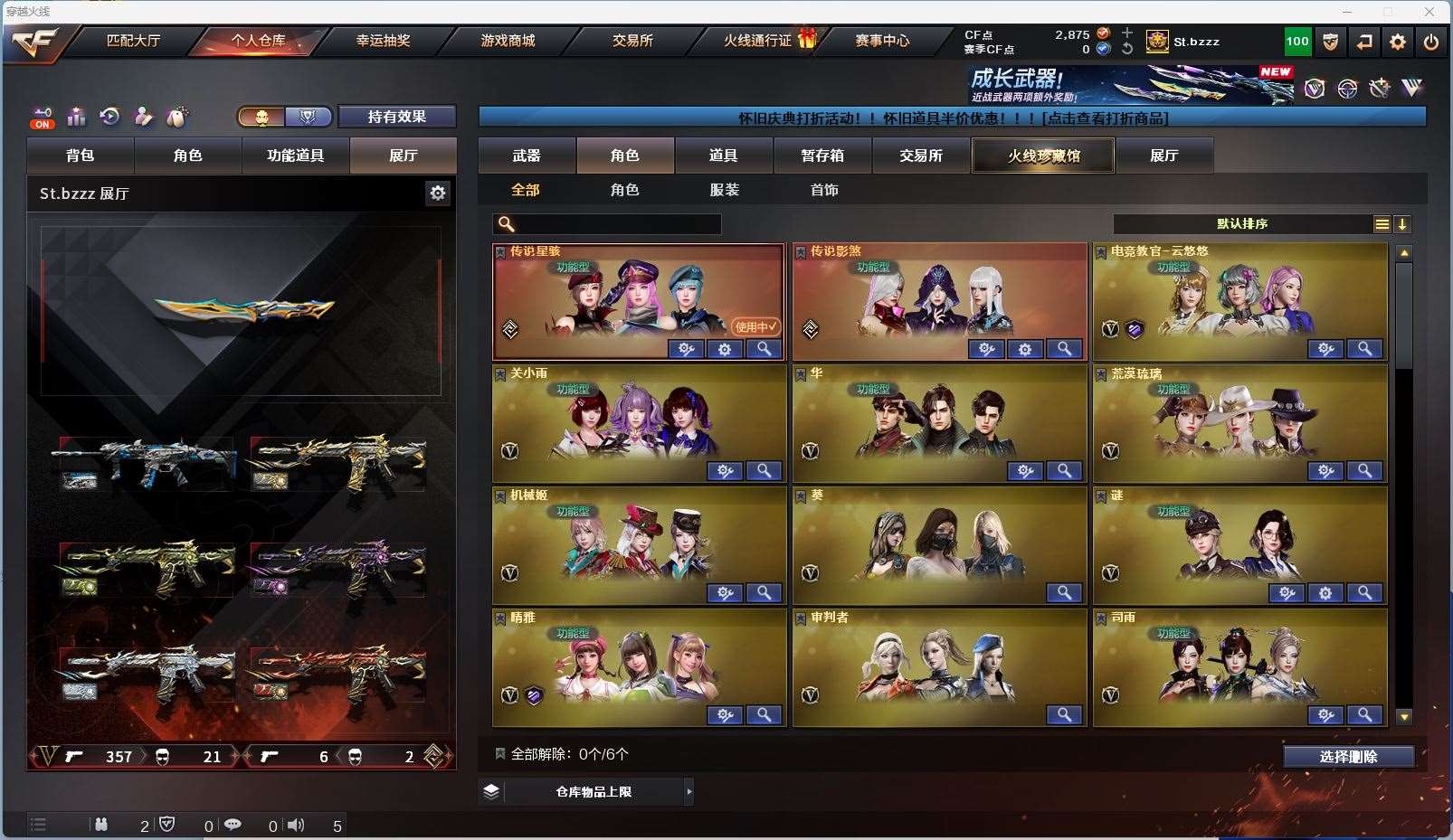The height and width of the screenshot is (840, 1453).
Task: Open settings gear in top bar
Action: click(1398, 42)
